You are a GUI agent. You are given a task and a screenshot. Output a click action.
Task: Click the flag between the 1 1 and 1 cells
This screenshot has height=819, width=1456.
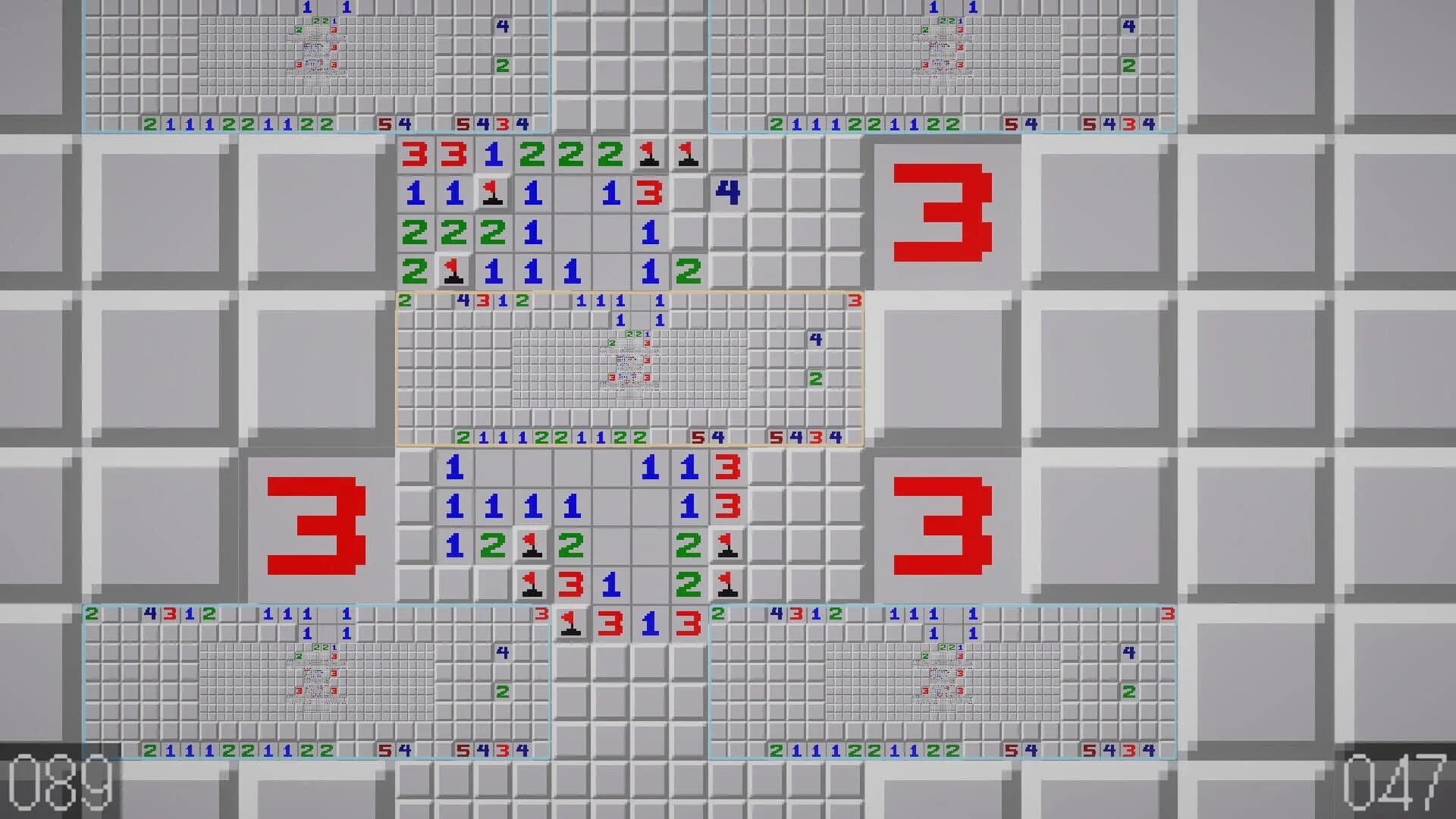(x=492, y=194)
